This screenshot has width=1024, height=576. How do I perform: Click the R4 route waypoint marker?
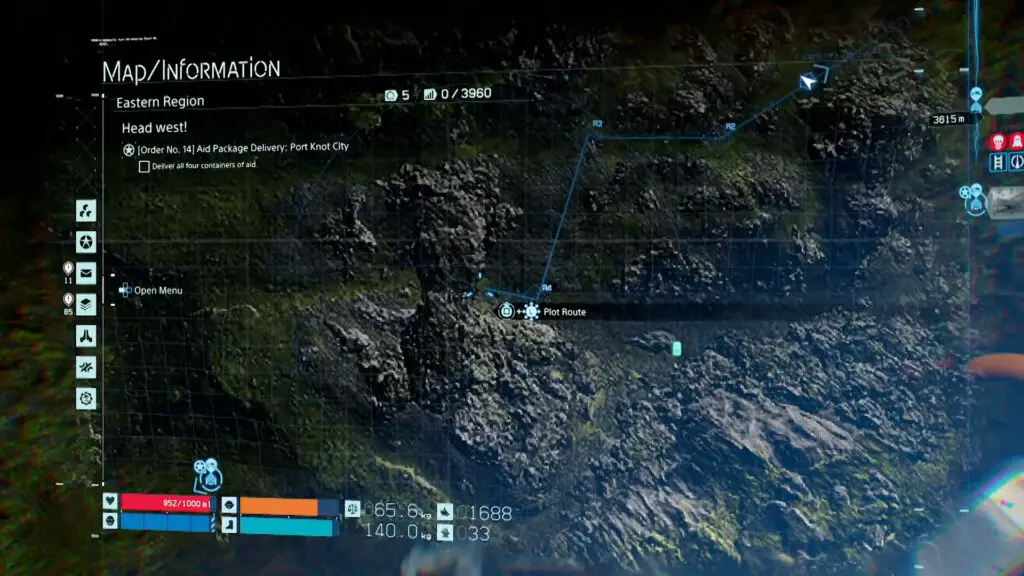coord(546,289)
